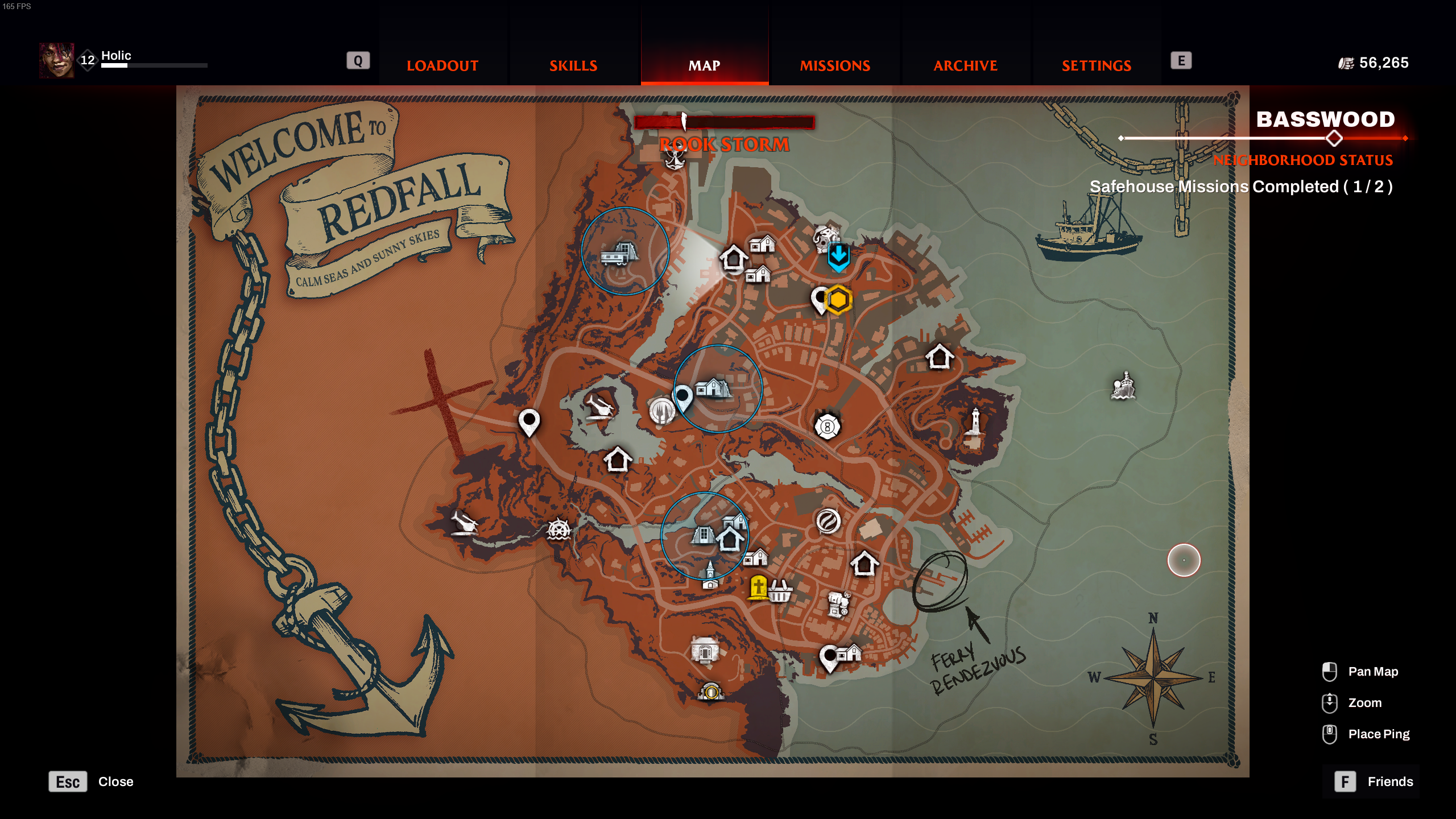Click the shopping basket map icon

click(x=780, y=591)
